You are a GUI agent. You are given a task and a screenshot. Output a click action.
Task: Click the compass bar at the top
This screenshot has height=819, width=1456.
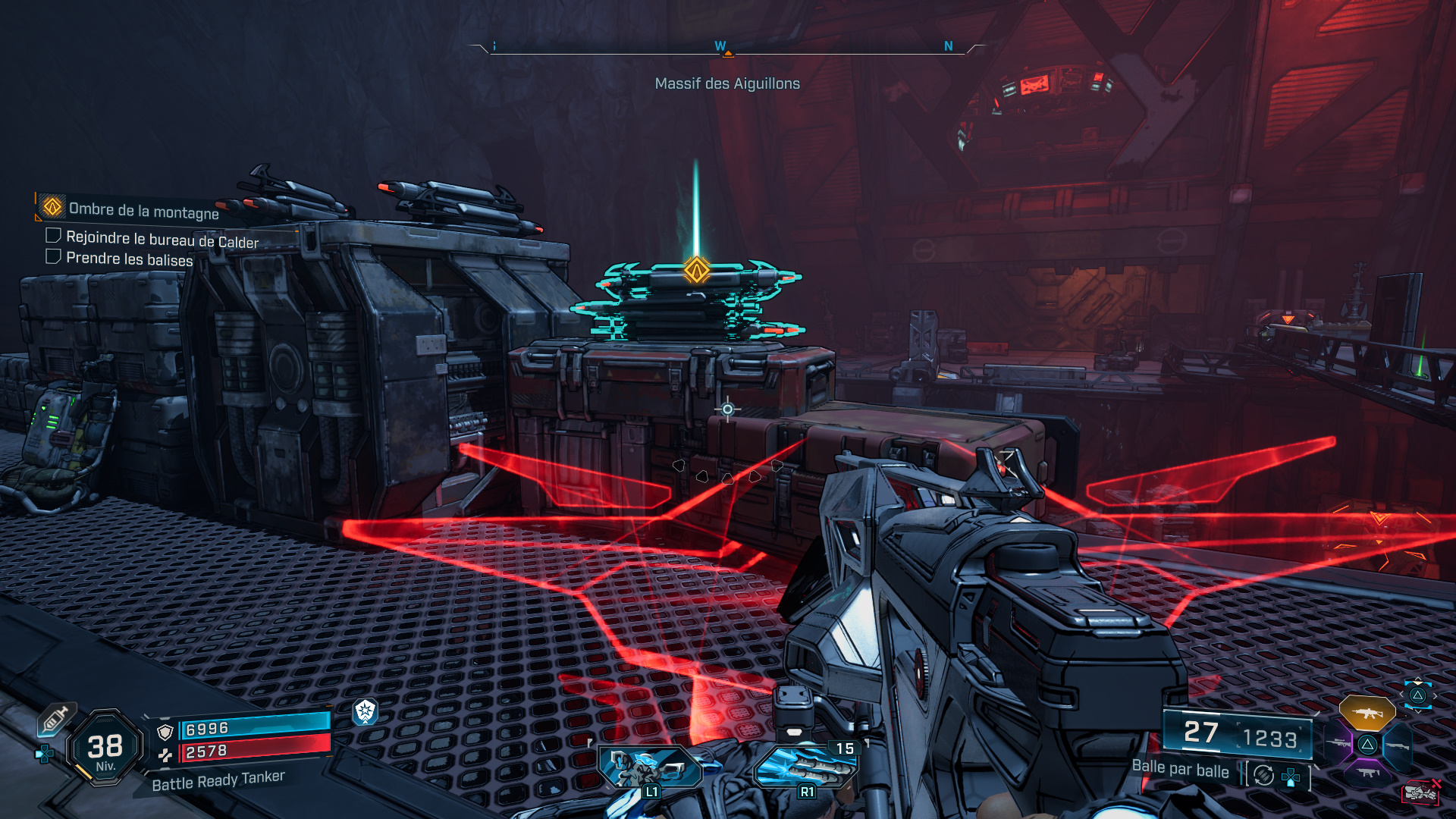(726, 49)
